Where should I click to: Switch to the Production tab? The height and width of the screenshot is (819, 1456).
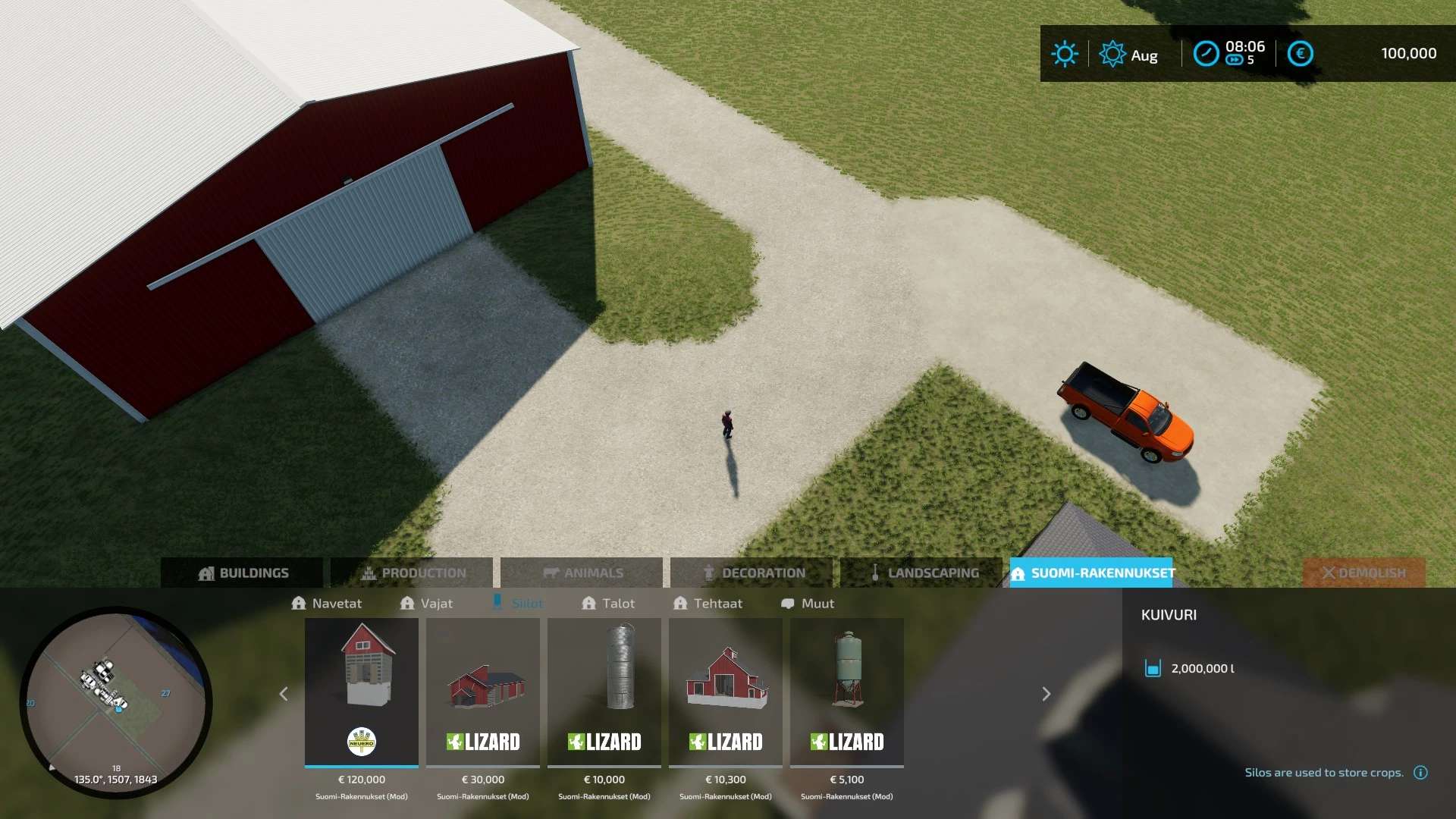tap(413, 573)
